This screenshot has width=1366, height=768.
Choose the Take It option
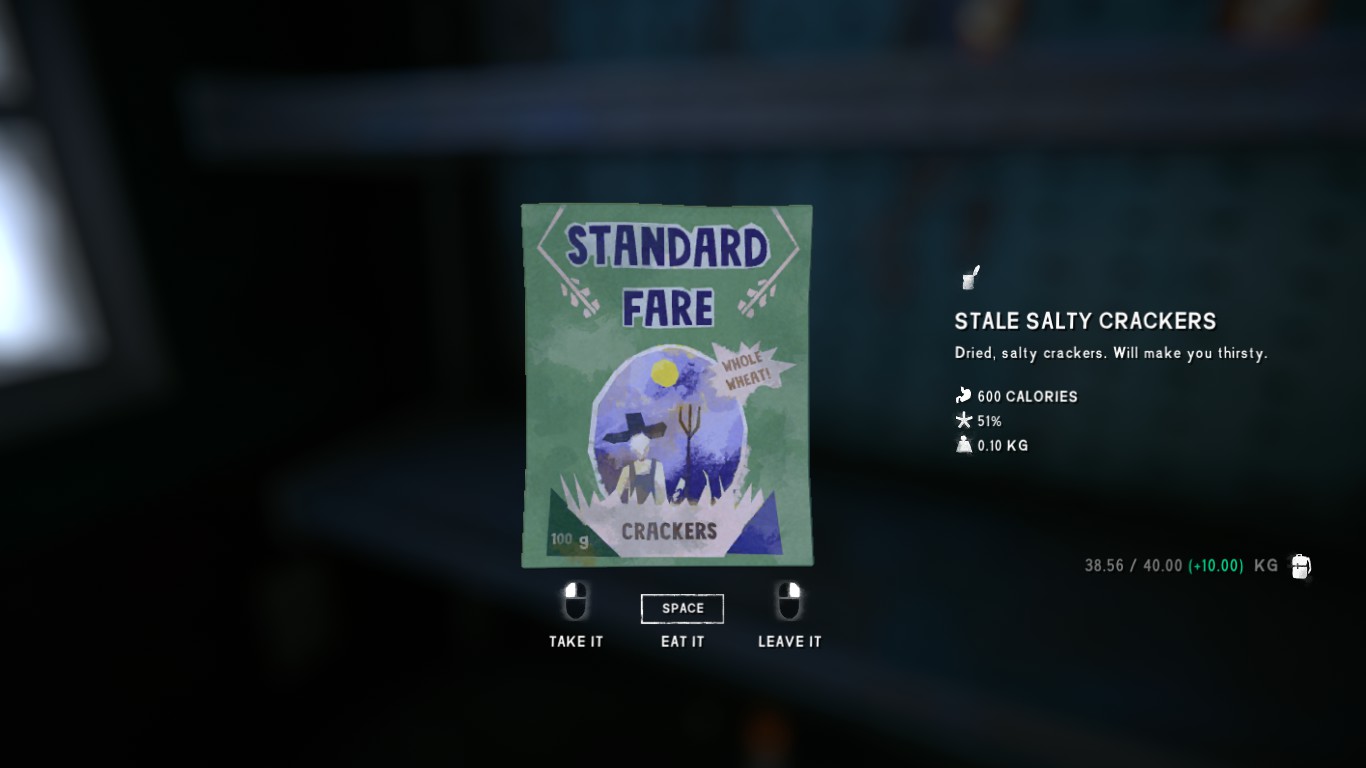pyautogui.click(x=576, y=641)
